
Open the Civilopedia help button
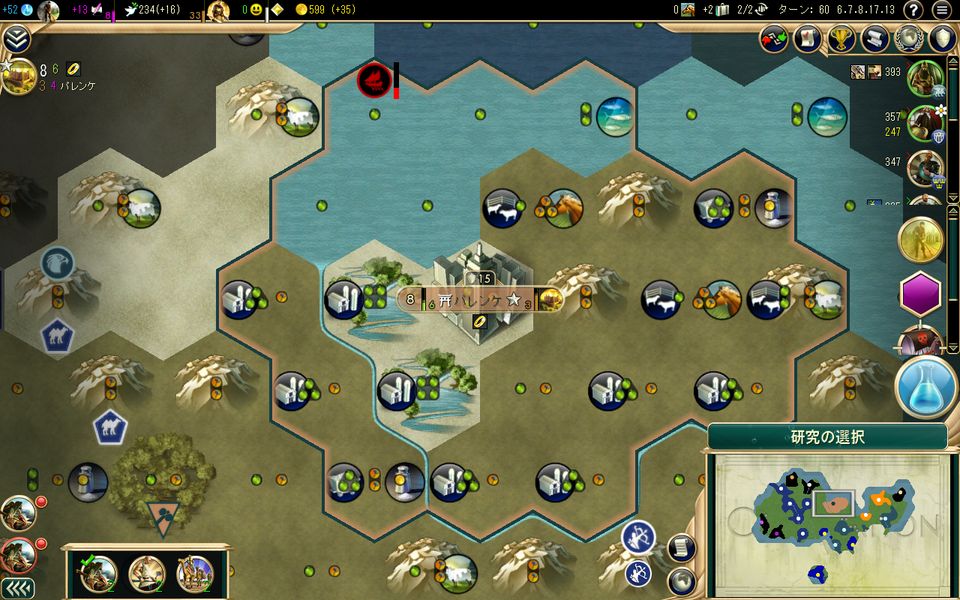click(x=912, y=10)
